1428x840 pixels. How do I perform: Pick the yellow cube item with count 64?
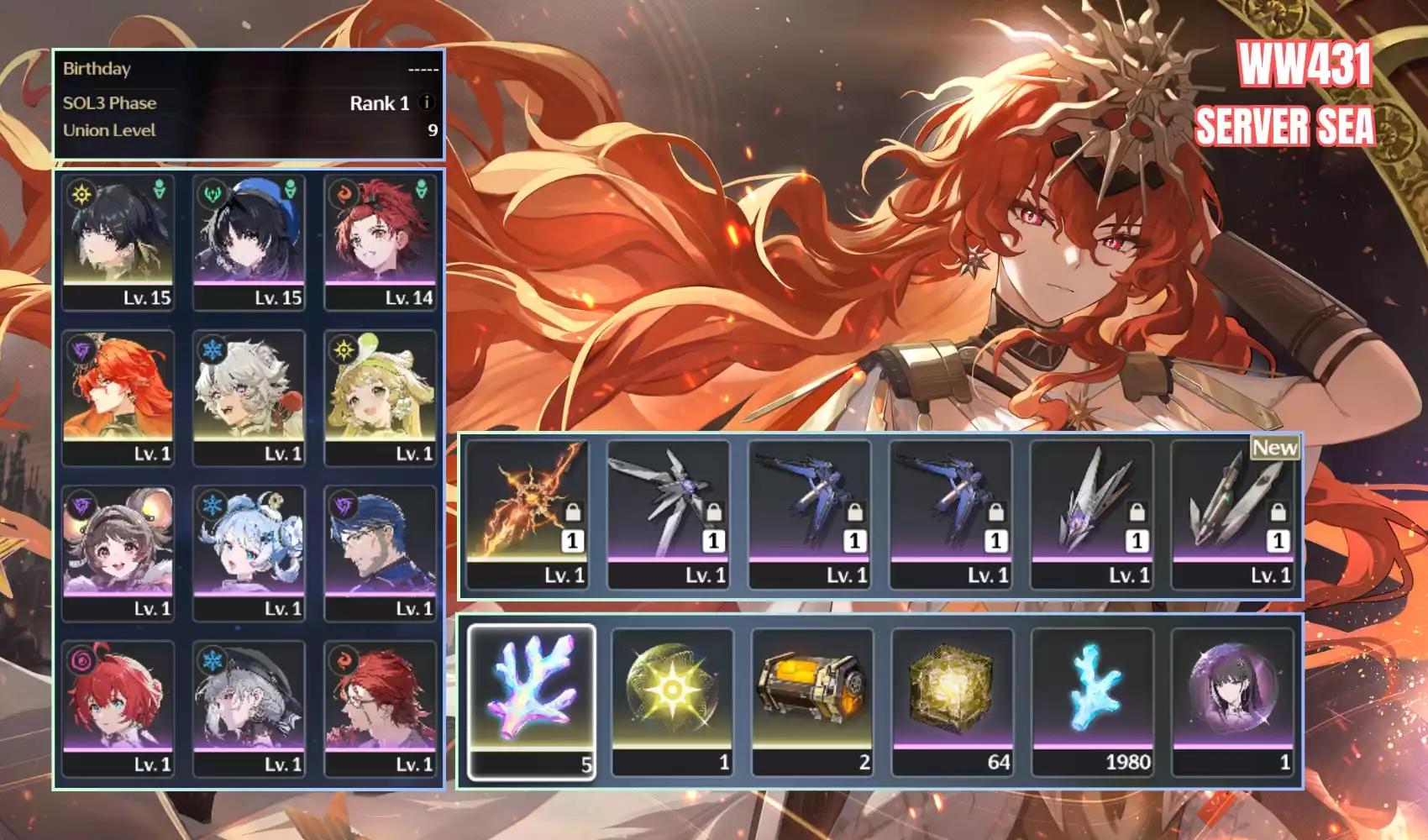tap(953, 701)
